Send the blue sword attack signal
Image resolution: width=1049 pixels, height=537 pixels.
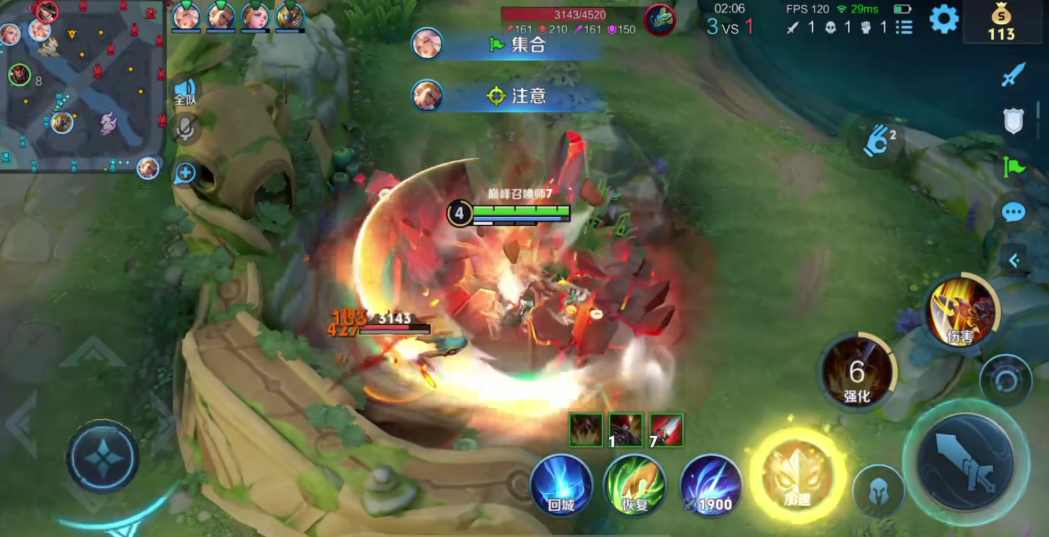pyautogui.click(x=1014, y=74)
